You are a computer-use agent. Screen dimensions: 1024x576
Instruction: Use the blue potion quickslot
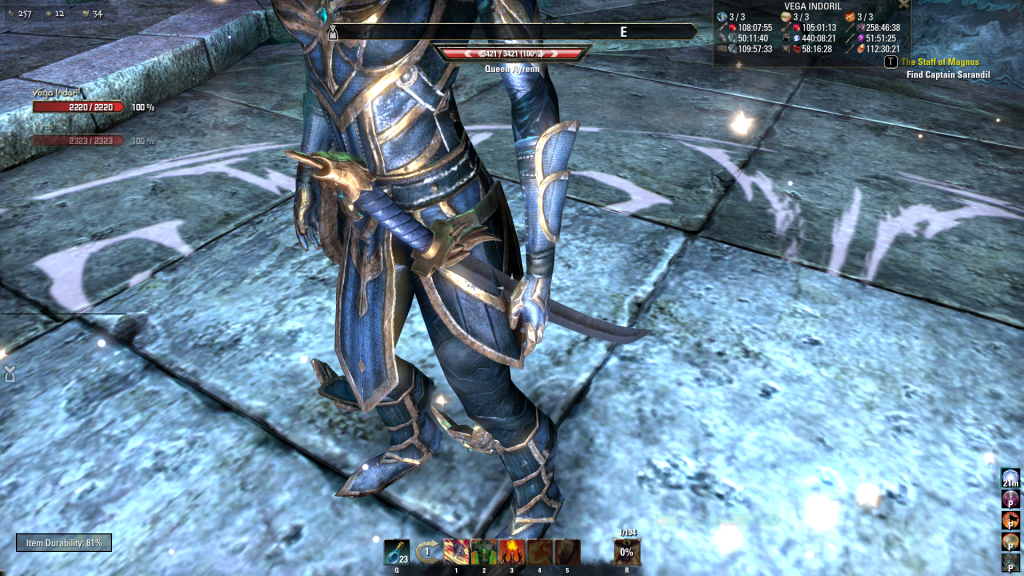(x=396, y=551)
